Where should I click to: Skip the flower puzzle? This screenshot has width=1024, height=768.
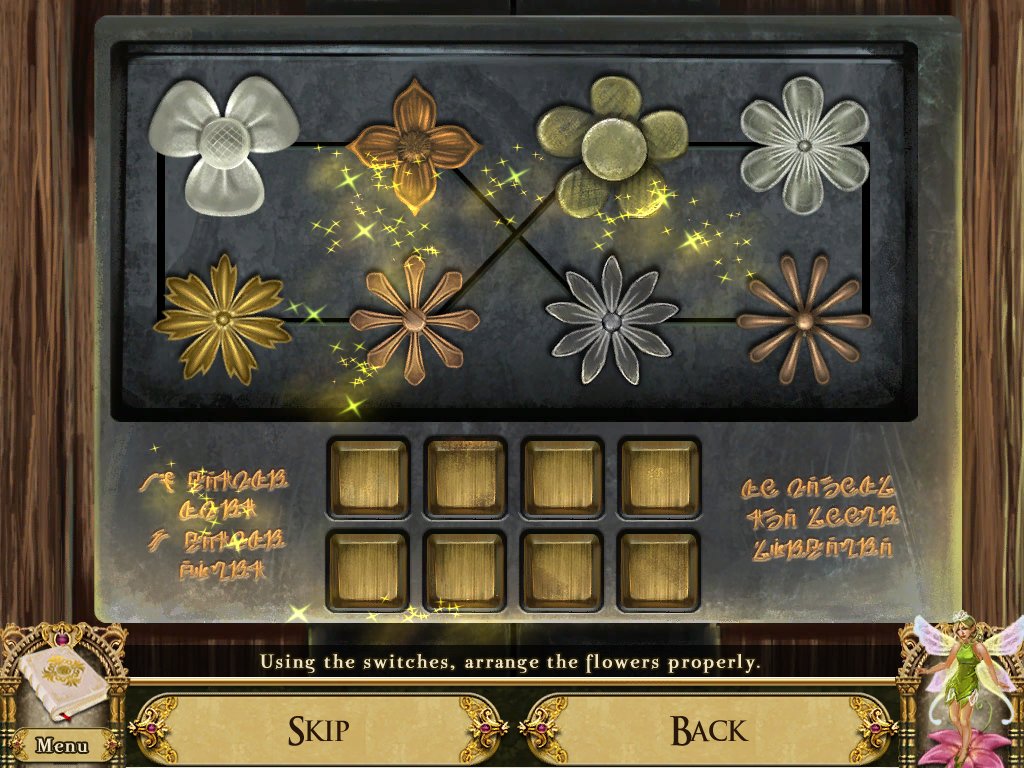pos(319,729)
